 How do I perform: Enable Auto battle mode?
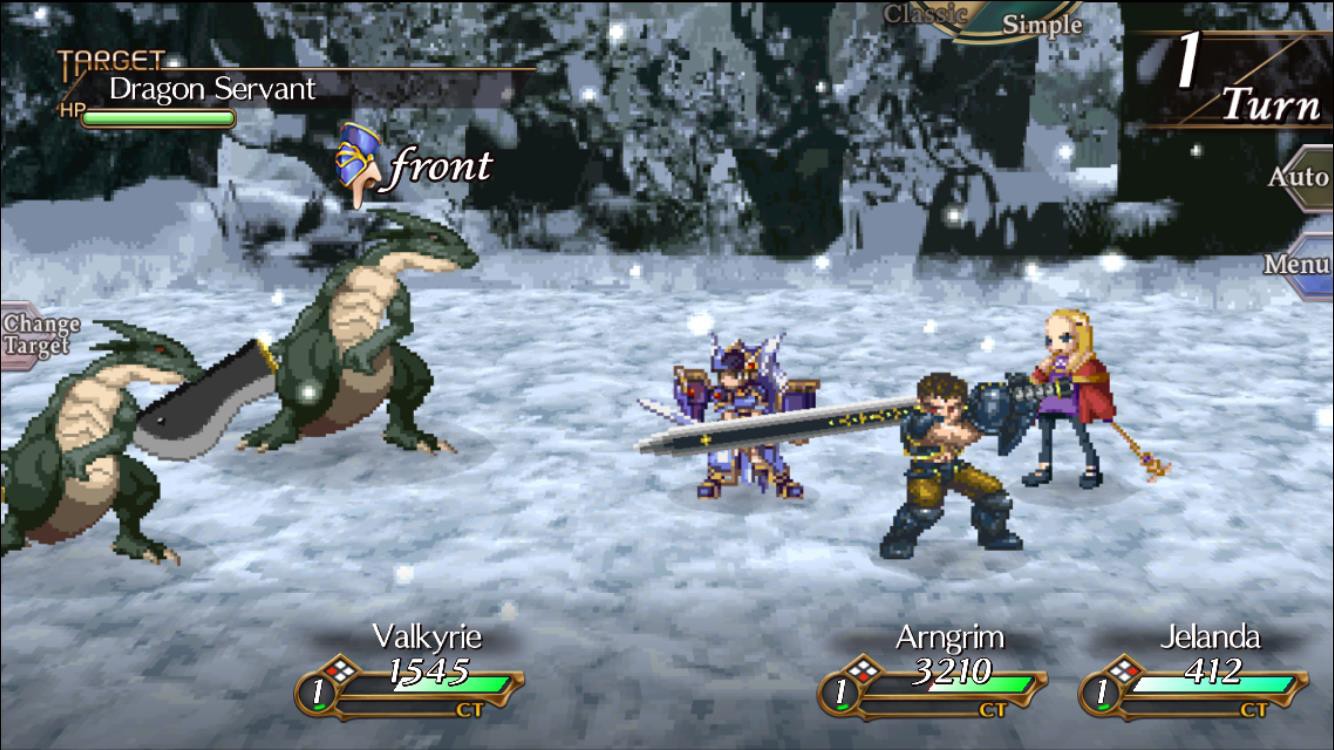point(1300,177)
